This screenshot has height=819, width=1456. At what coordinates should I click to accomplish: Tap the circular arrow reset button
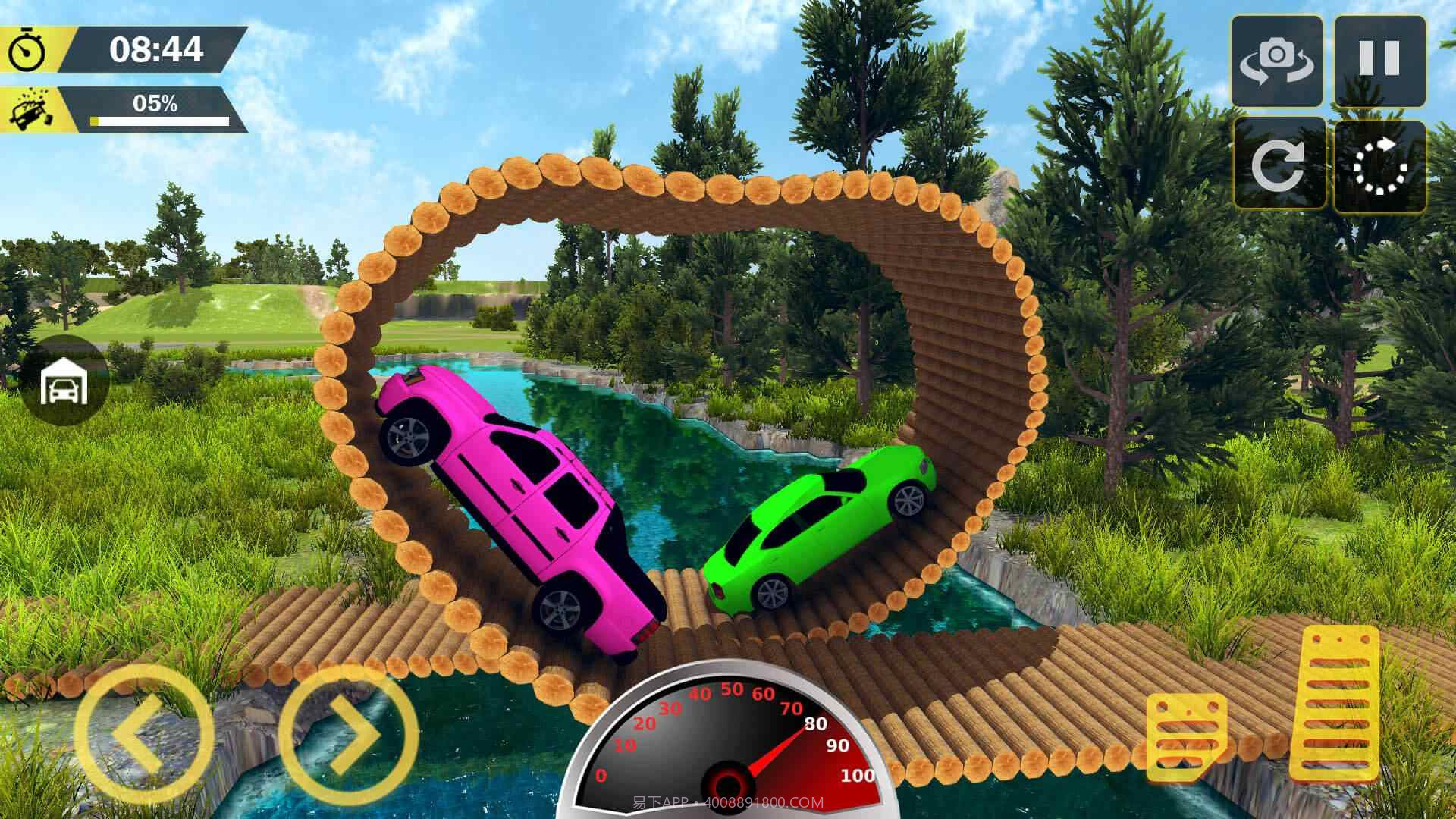tap(1279, 164)
